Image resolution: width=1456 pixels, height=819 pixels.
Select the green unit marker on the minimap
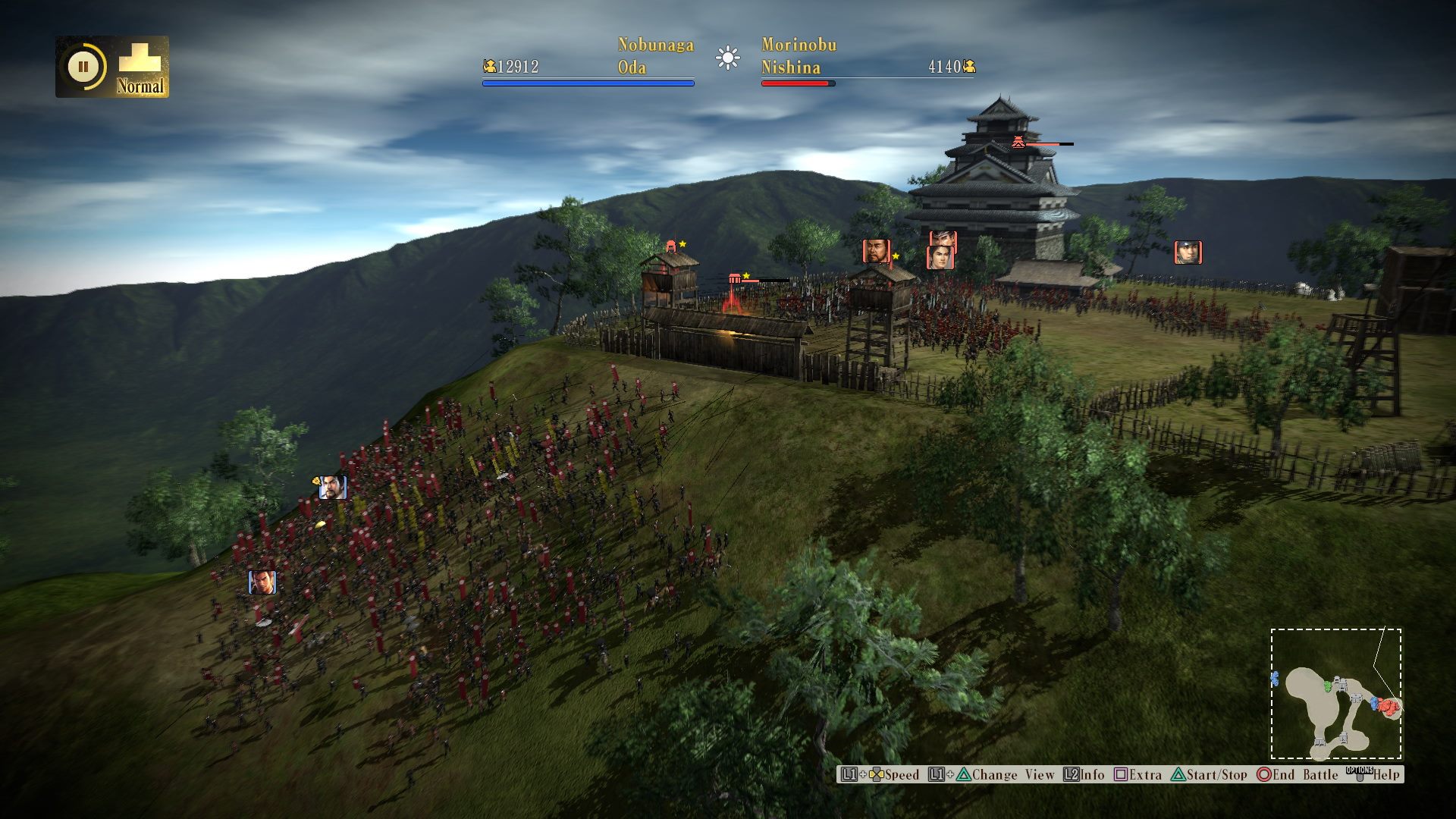point(1328,686)
